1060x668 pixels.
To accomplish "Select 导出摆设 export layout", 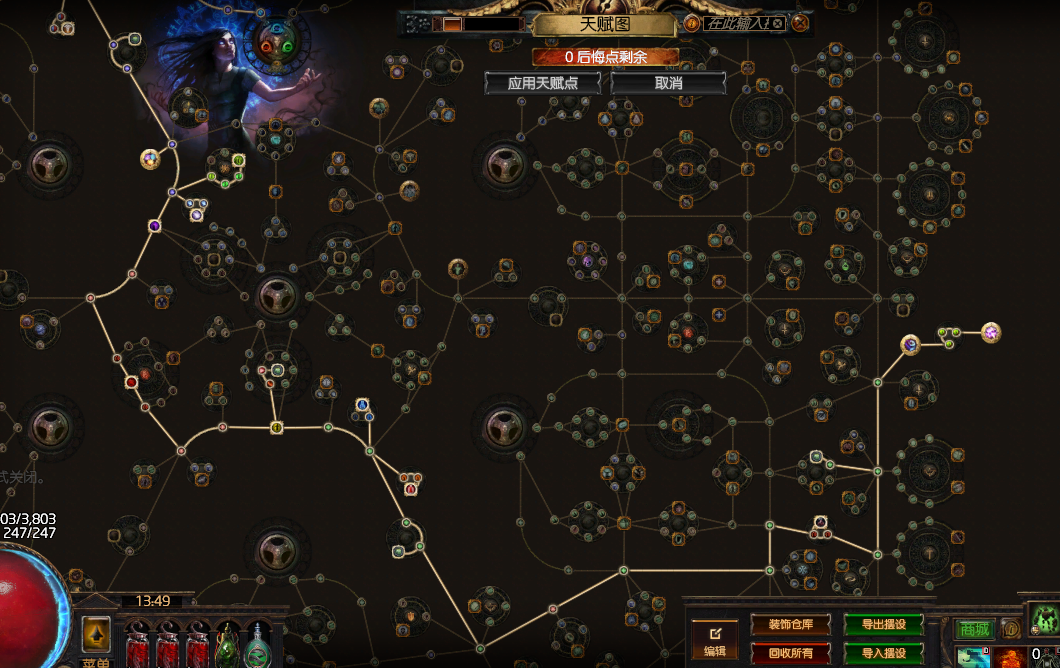I will (x=883, y=625).
